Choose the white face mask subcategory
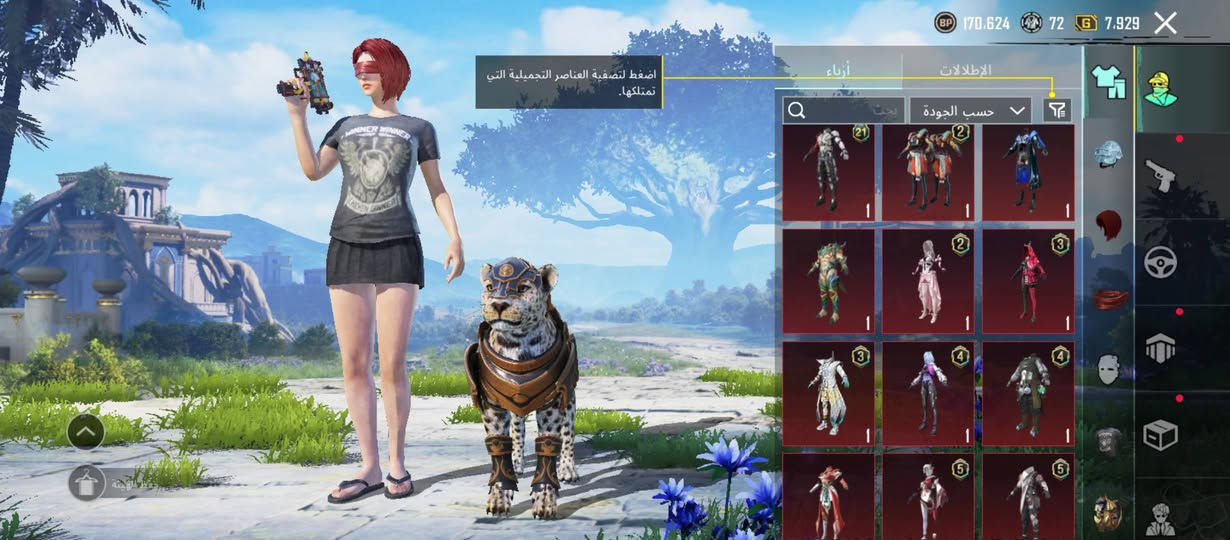 [x=1108, y=369]
